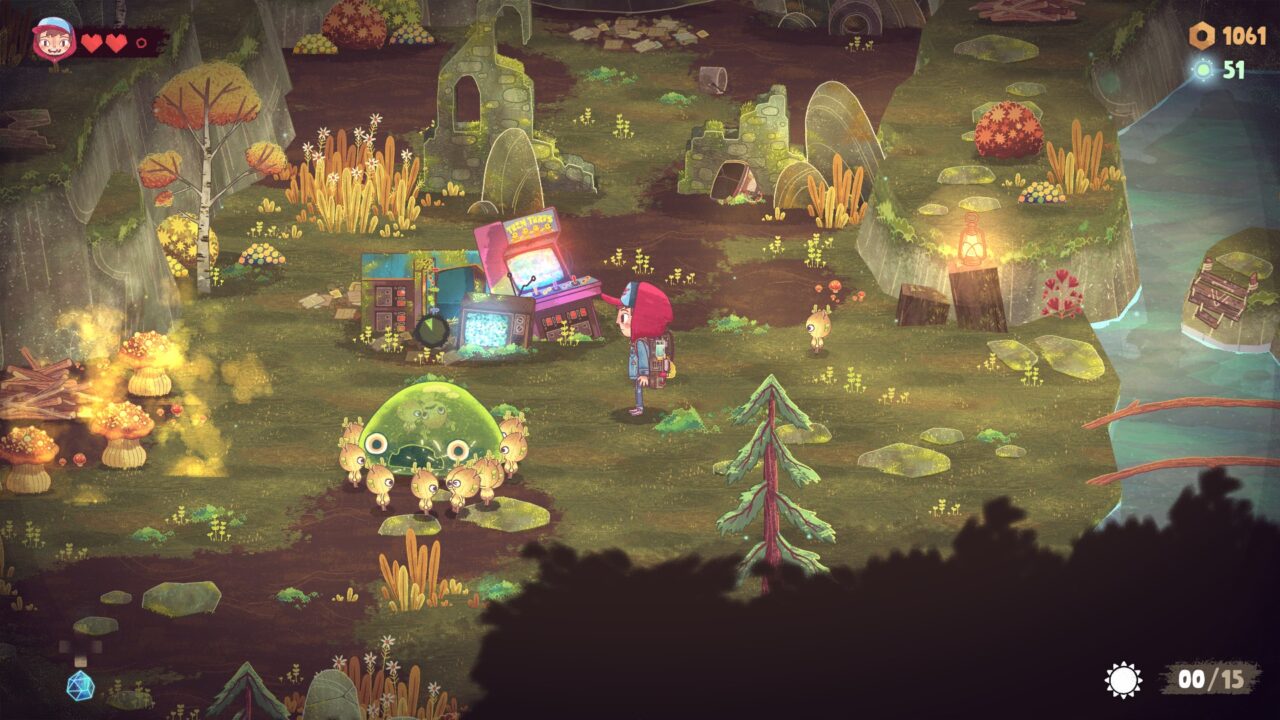The image size is (1280, 720).
Task: Click the sun daytime icon
Action: [x=1123, y=680]
